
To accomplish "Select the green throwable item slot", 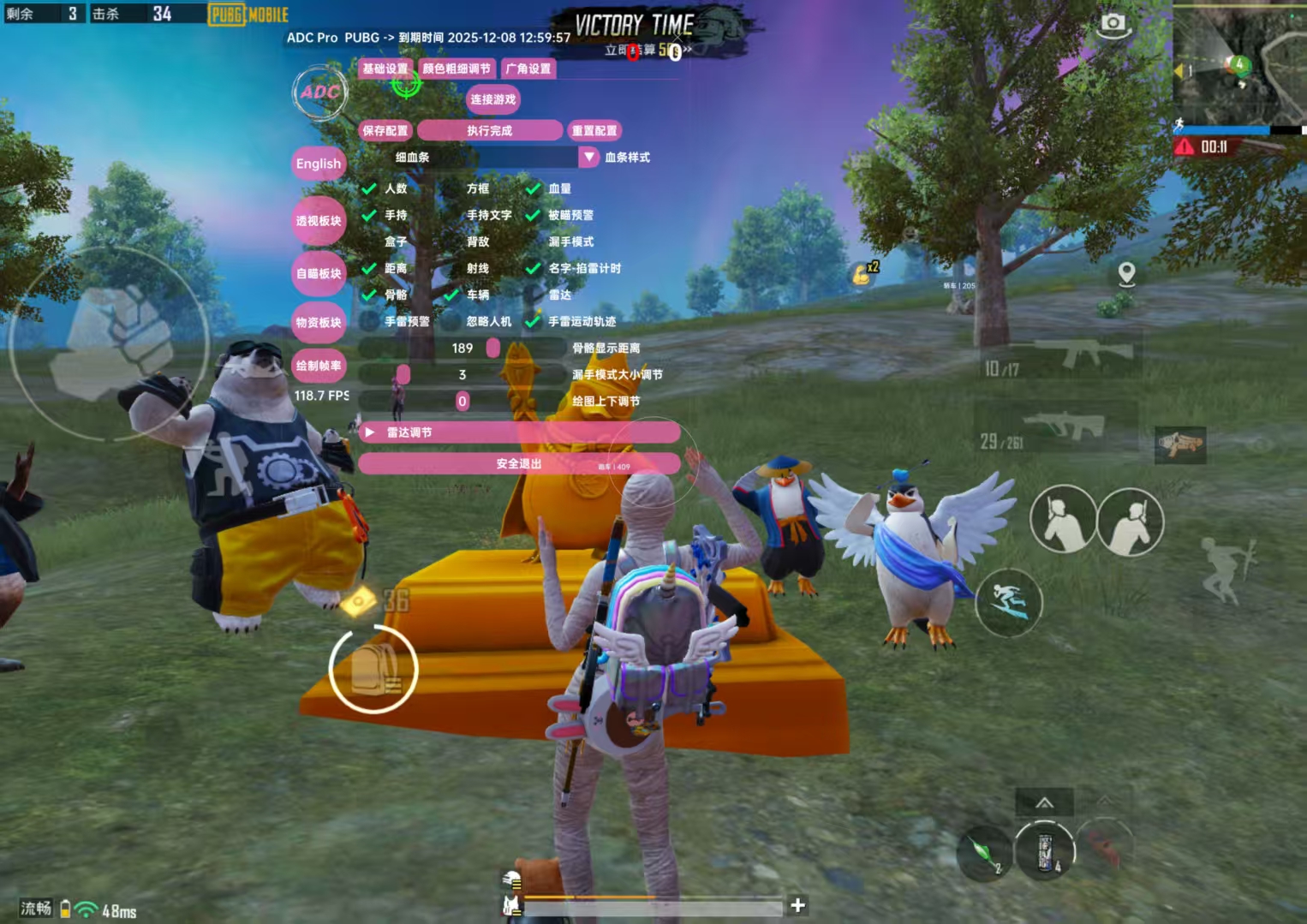I will coord(985,853).
